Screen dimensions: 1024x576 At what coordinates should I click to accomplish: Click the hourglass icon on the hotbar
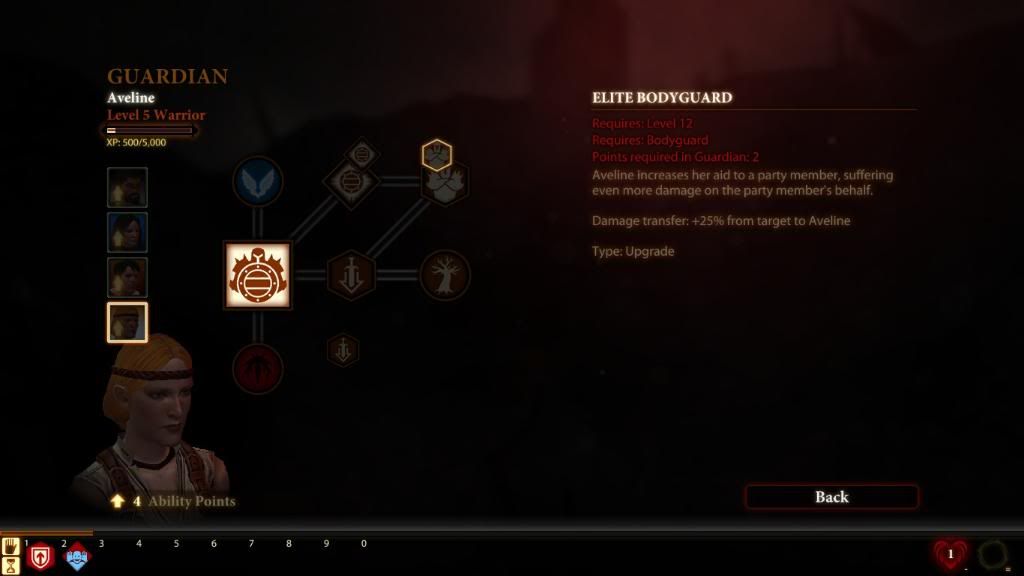click(11, 565)
